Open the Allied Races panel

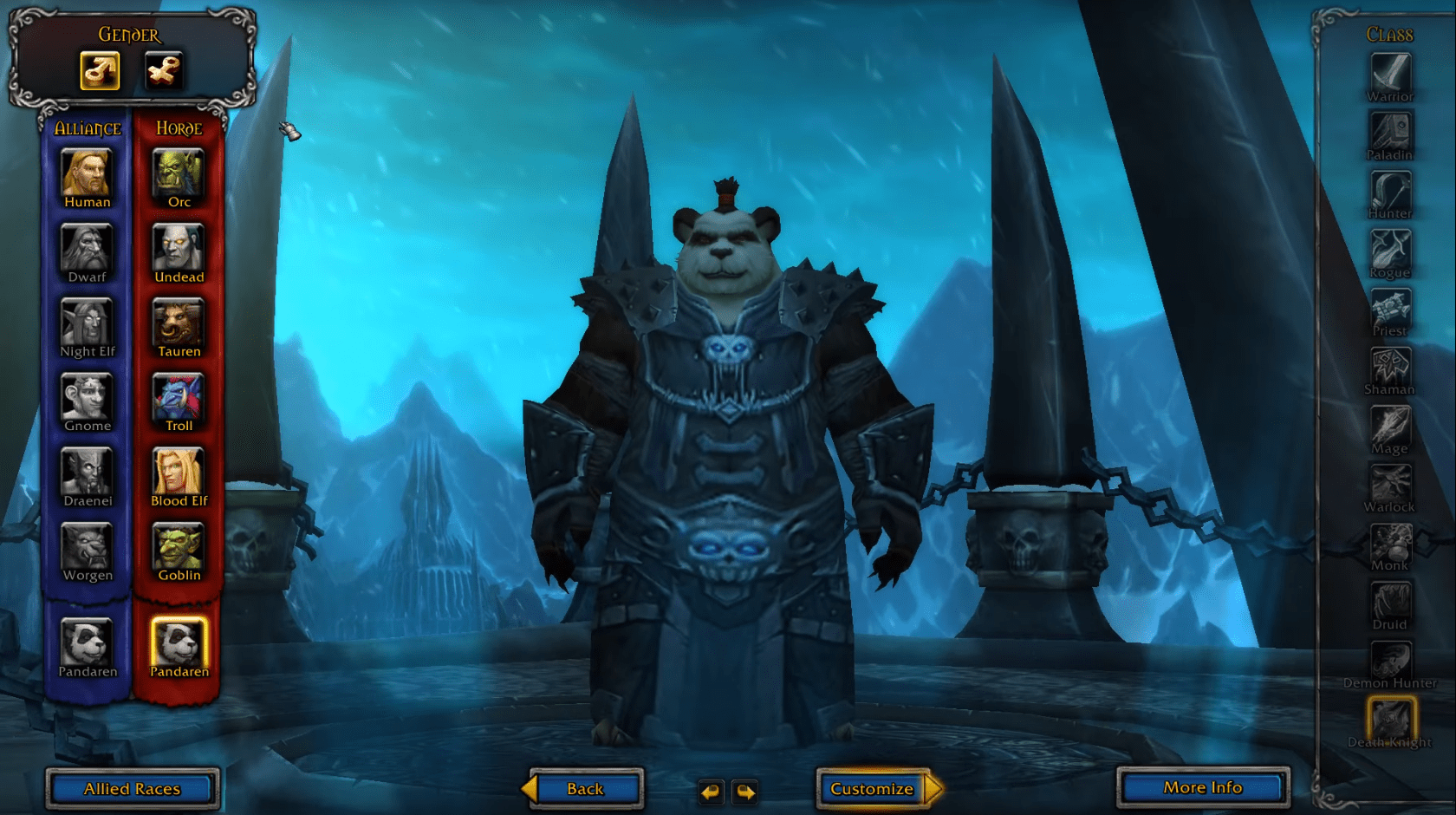[131, 788]
